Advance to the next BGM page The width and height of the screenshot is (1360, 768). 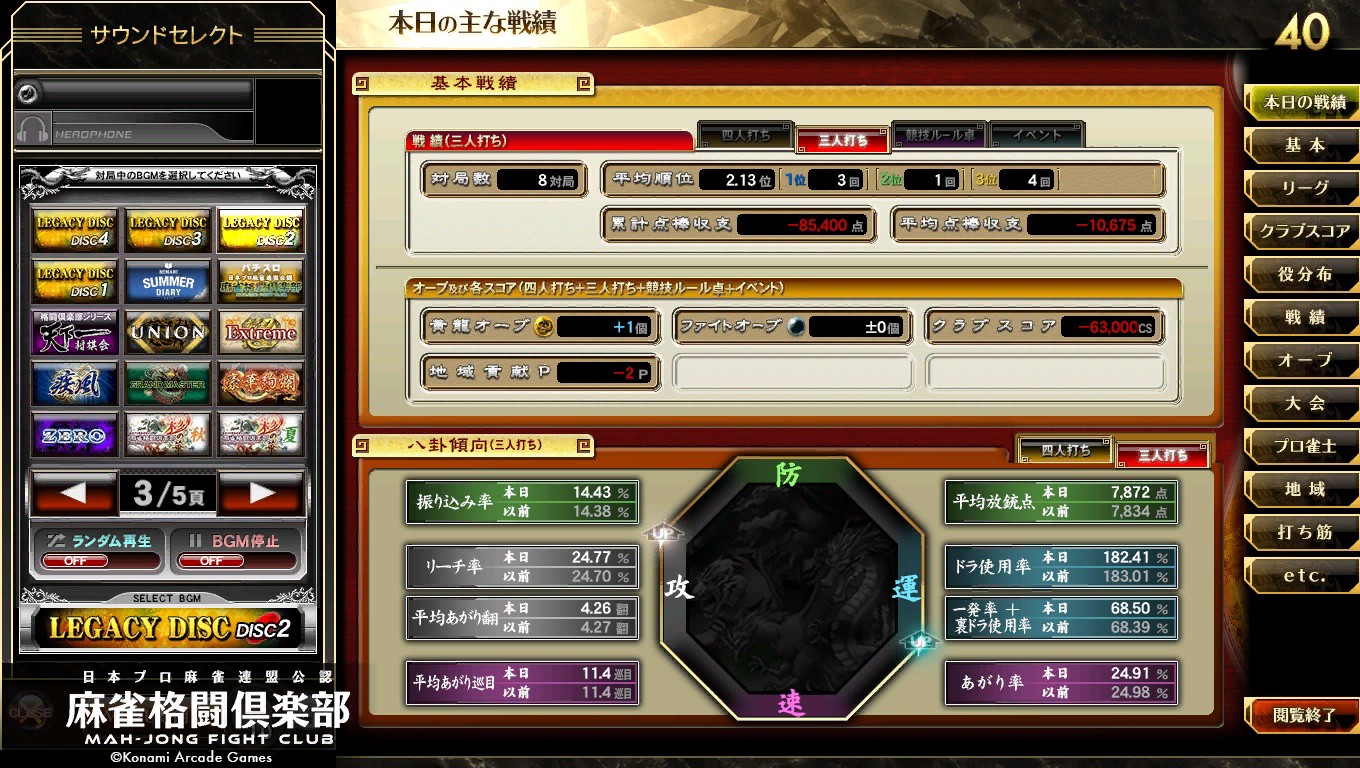(x=262, y=493)
